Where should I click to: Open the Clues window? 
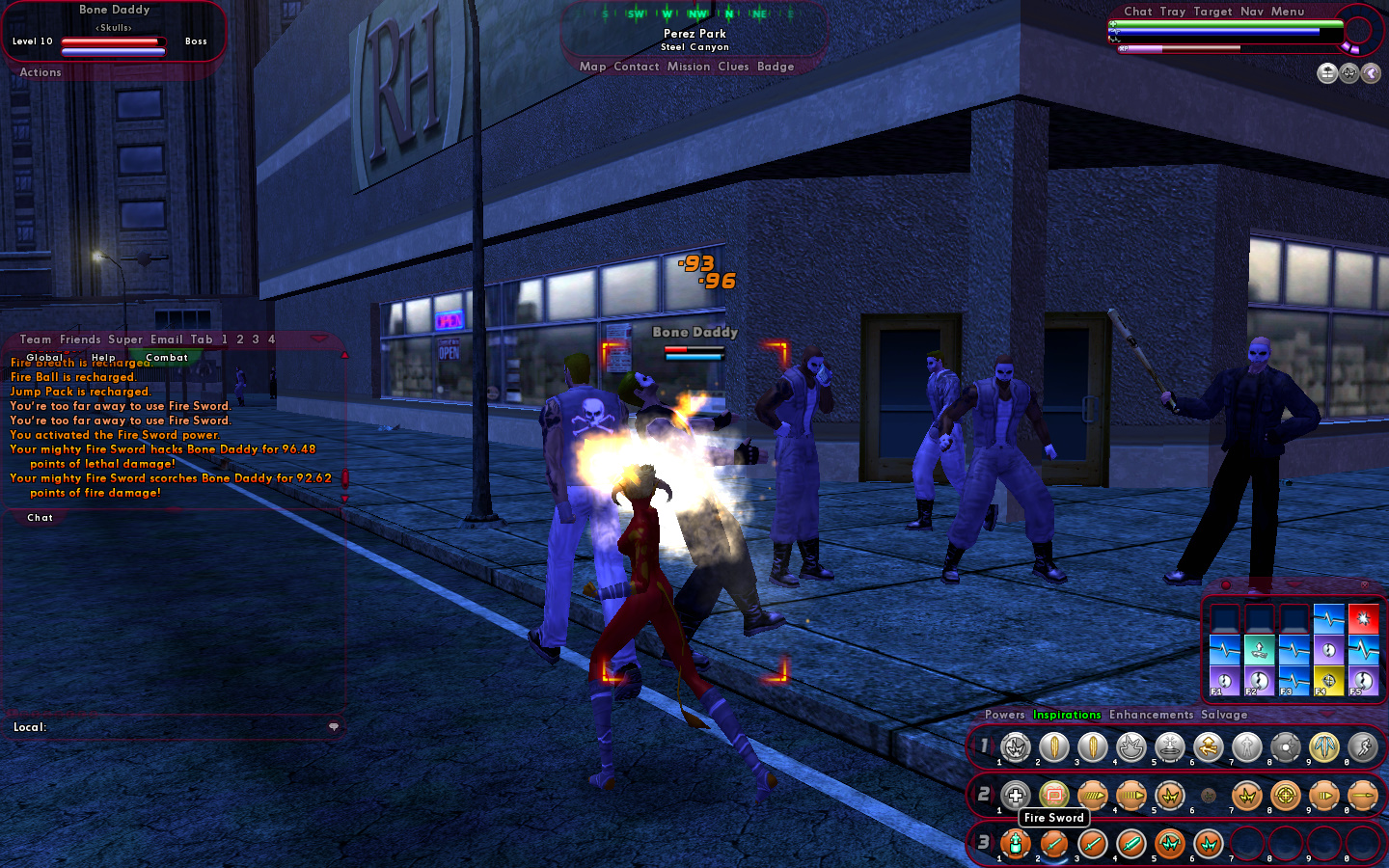[733, 67]
